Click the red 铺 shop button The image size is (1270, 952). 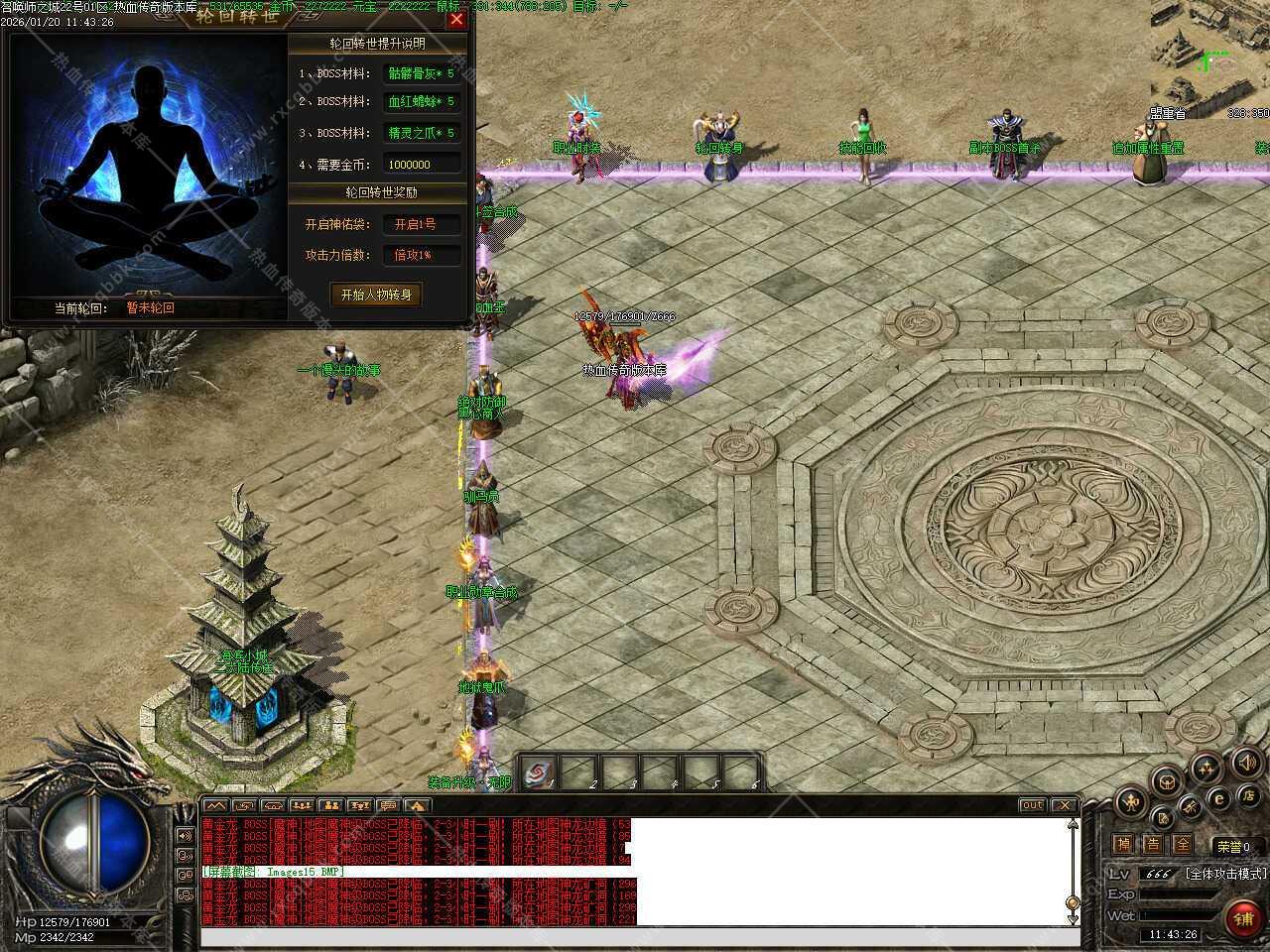click(x=1242, y=919)
